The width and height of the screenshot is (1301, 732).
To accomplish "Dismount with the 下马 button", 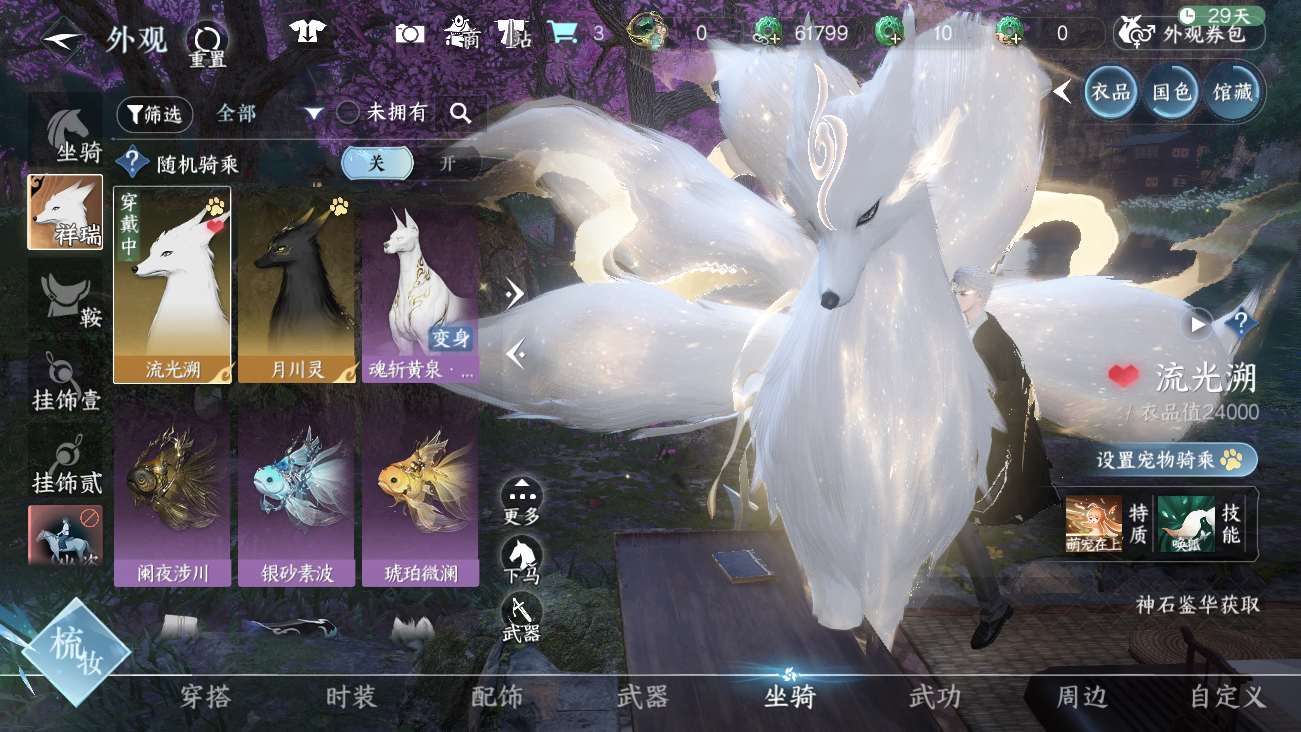I will [521, 559].
